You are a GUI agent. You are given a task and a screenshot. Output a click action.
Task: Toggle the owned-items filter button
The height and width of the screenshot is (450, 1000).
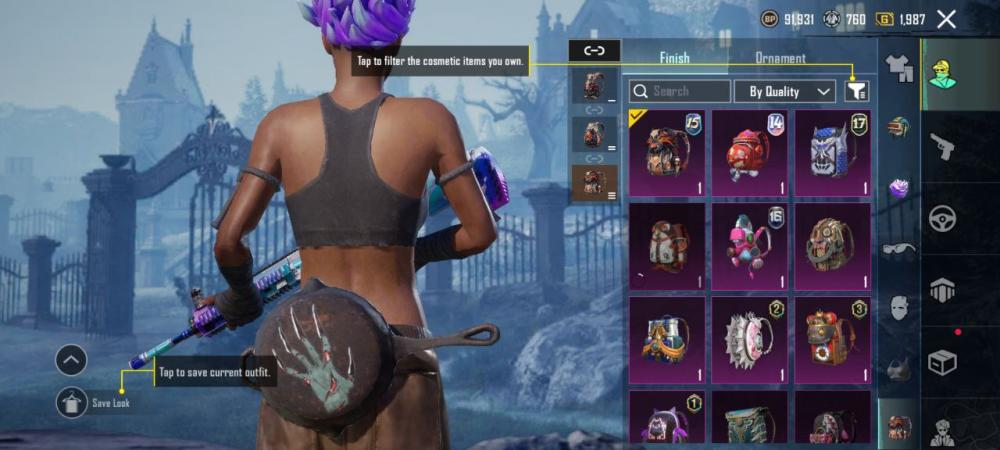856,91
